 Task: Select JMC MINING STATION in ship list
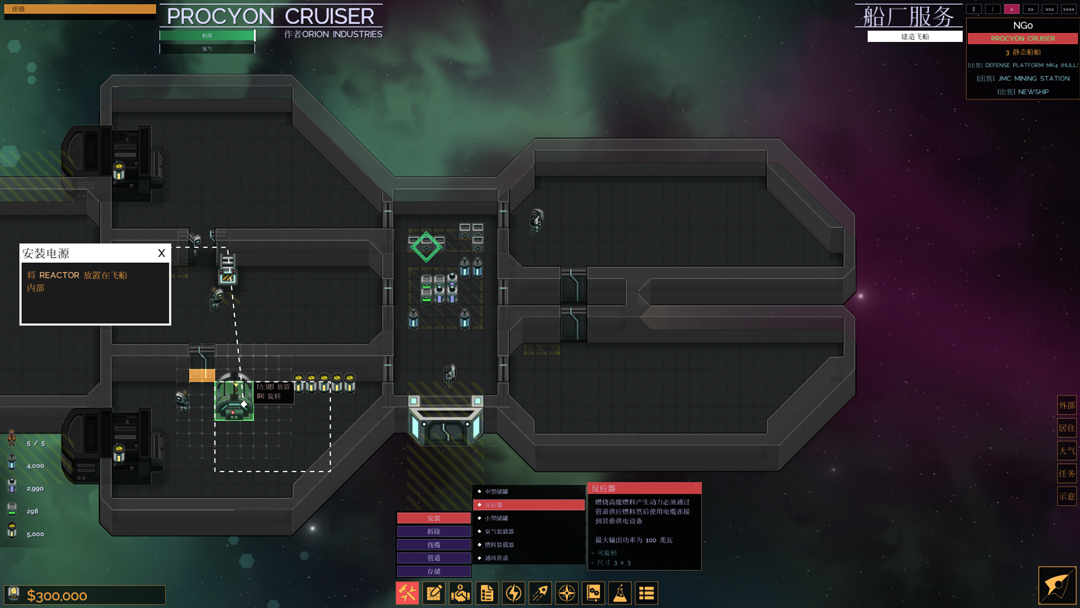click(1023, 78)
